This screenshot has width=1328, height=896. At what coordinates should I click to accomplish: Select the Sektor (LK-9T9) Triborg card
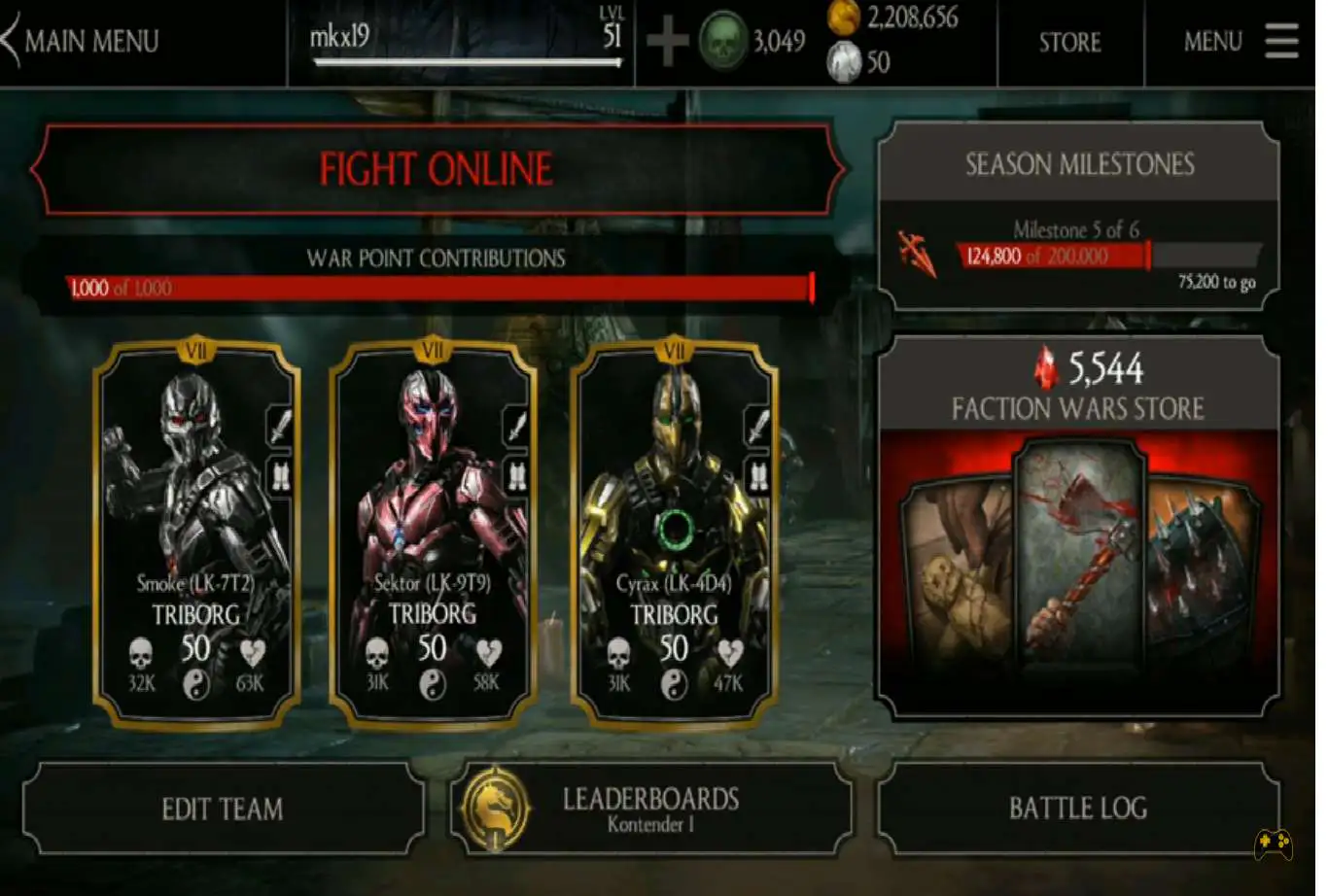point(433,533)
